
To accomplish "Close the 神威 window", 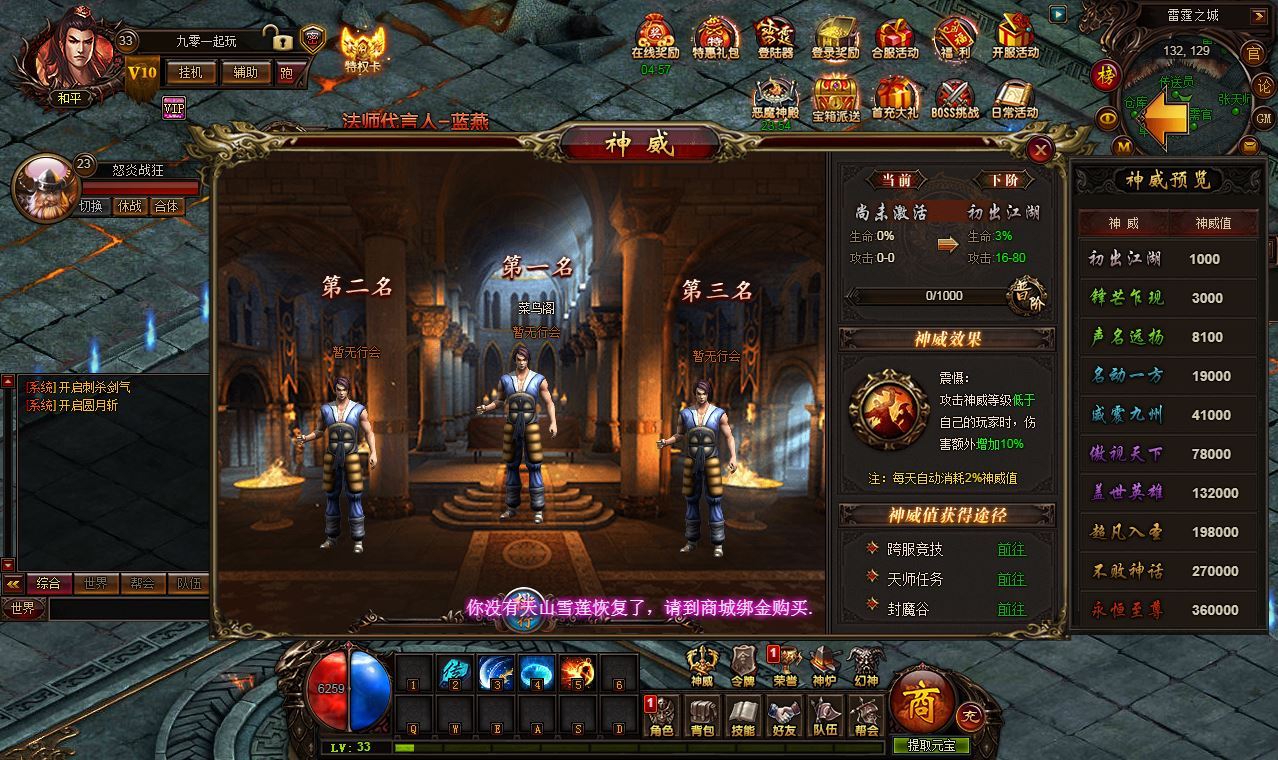I will (1041, 150).
